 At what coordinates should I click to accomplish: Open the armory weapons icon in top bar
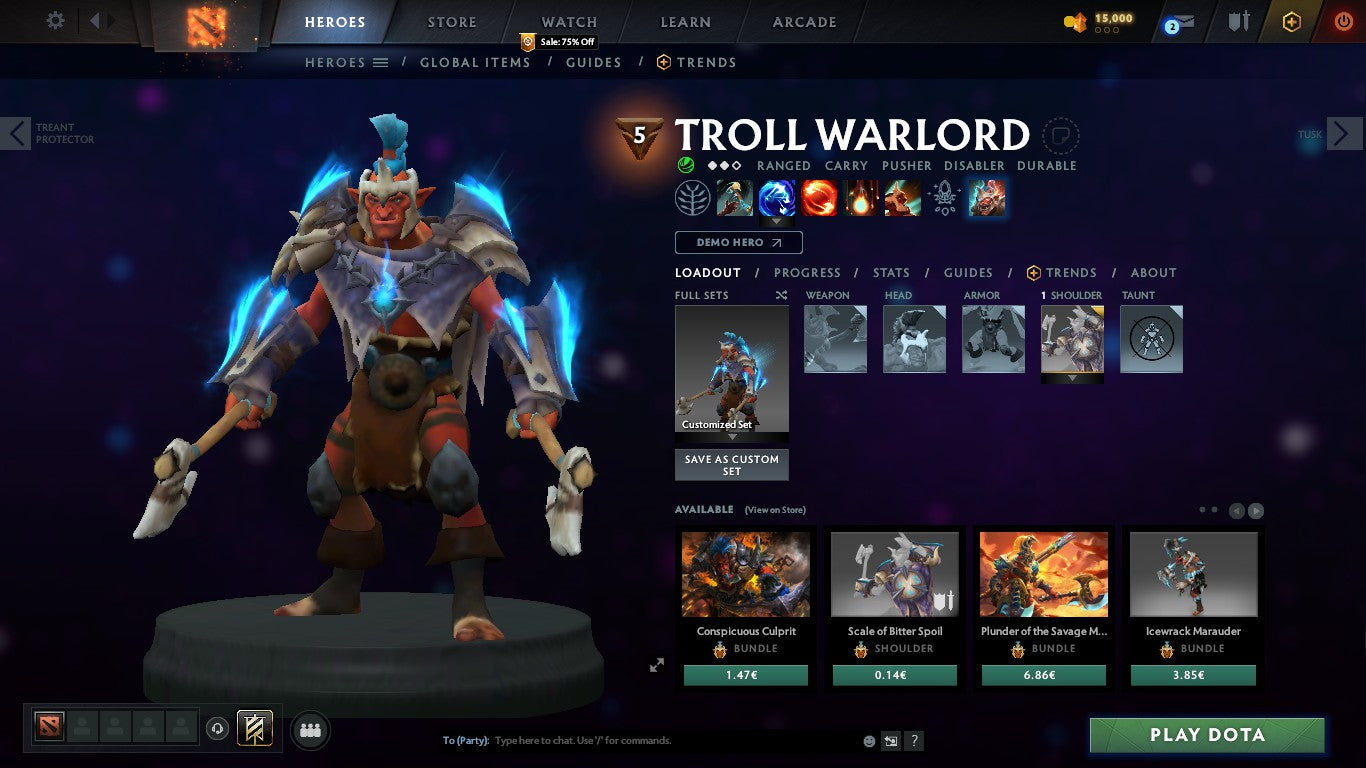(x=1240, y=22)
